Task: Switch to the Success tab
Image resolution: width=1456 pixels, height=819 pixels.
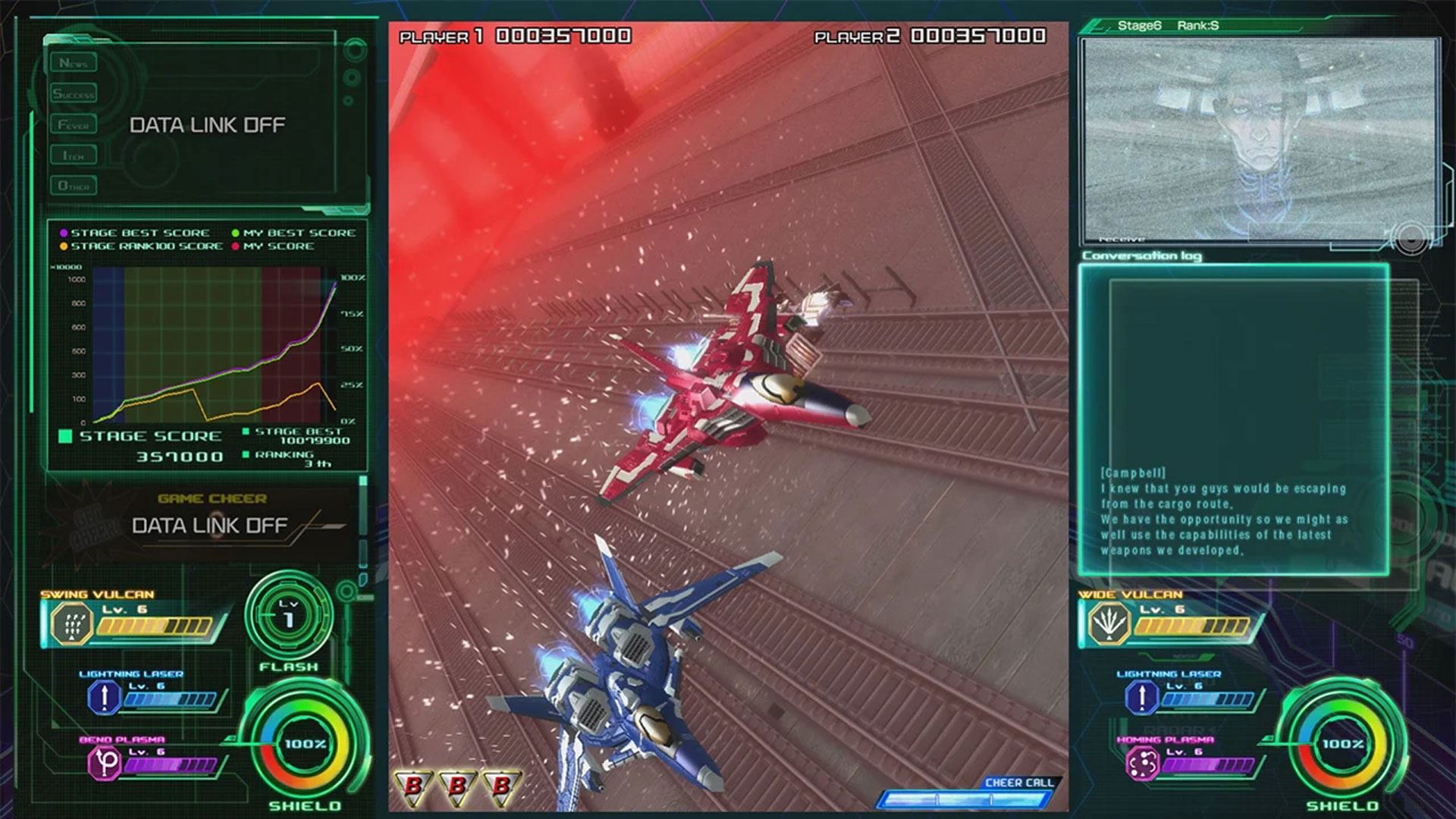Action: [x=74, y=94]
